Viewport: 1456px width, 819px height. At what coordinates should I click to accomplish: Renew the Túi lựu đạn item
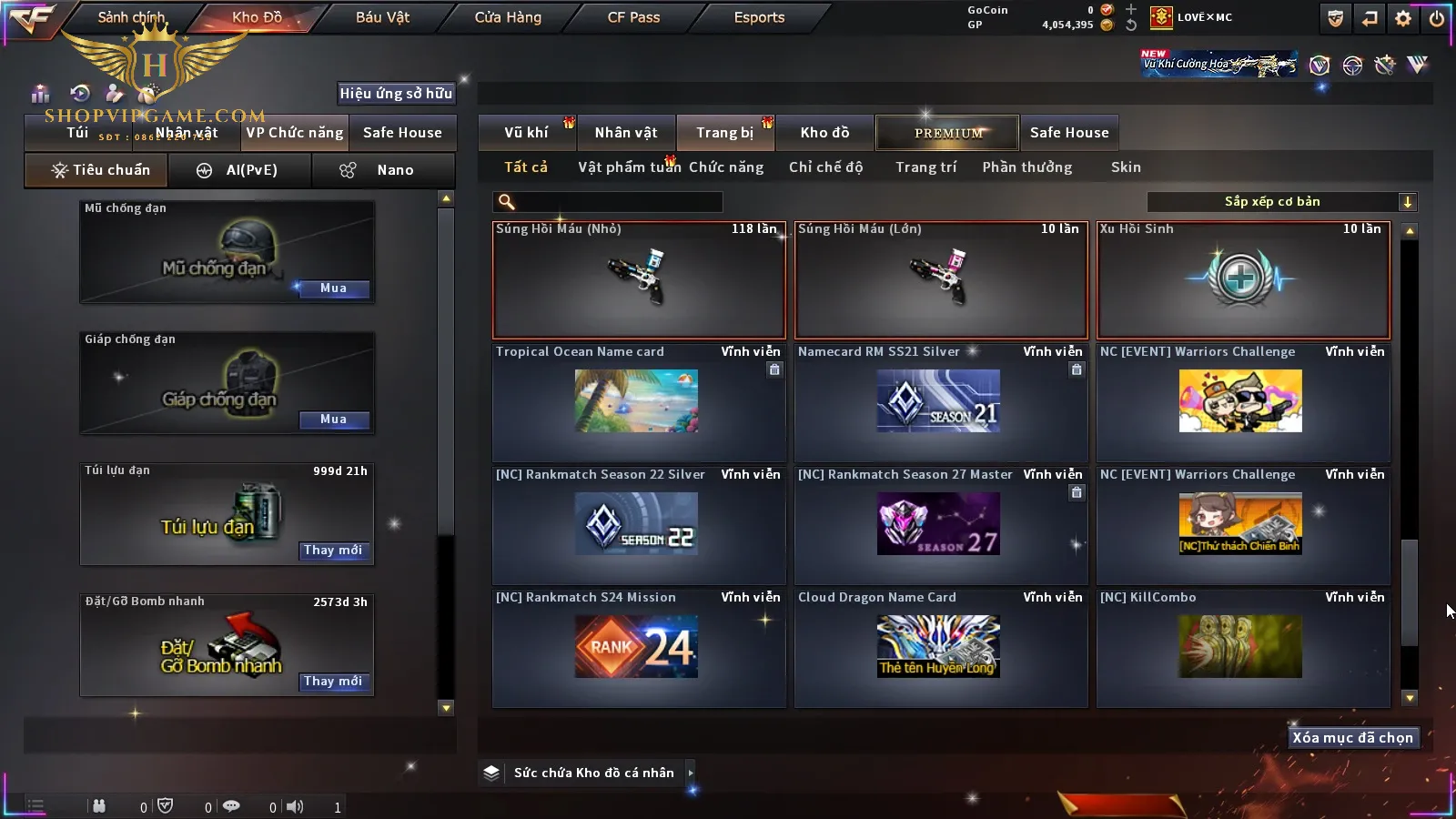pyautogui.click(x=333, y=551)
